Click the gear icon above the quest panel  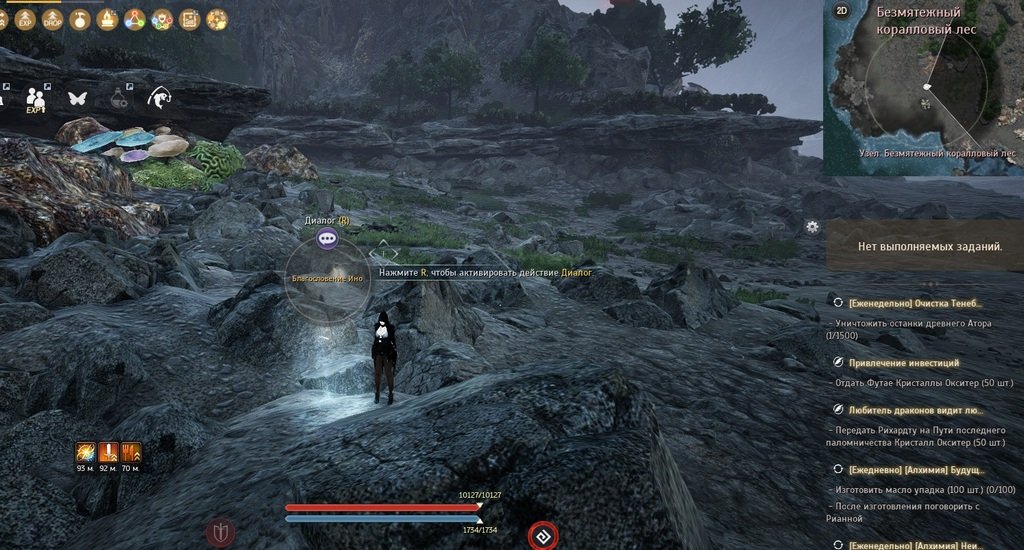coord(812,226)
